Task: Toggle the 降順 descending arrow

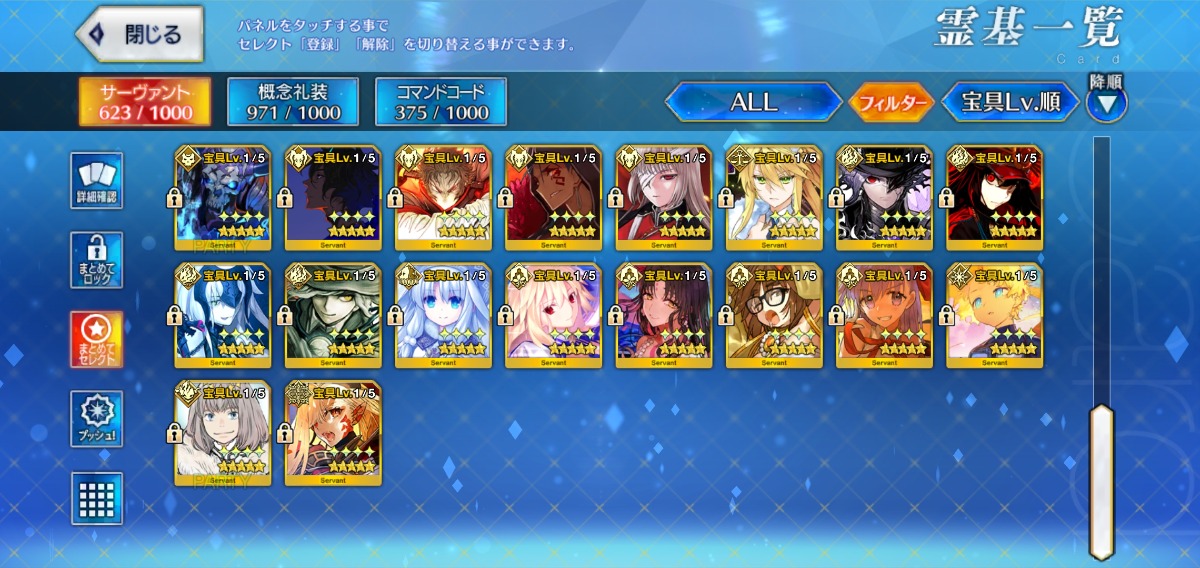Action: coord(1107,101)
